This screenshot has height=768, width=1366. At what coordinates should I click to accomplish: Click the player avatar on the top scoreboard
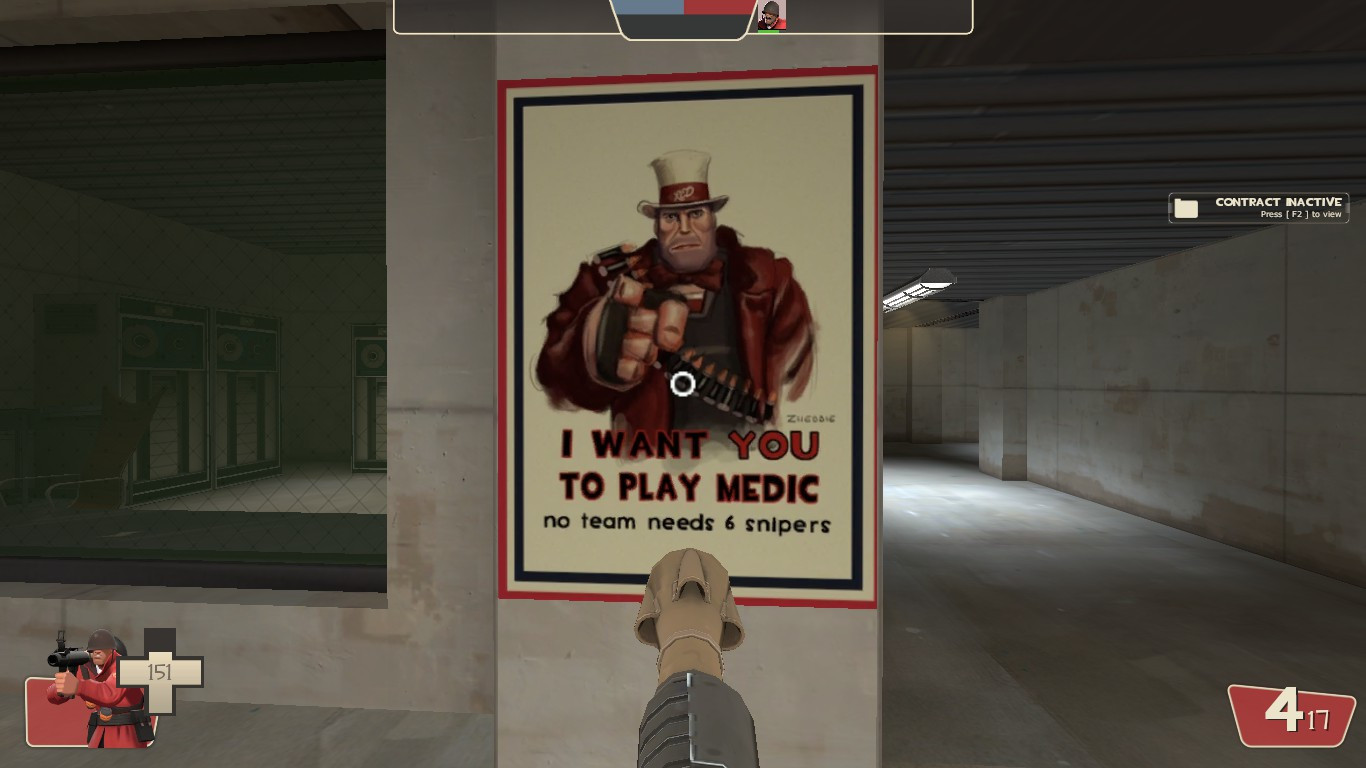(770, 13)
